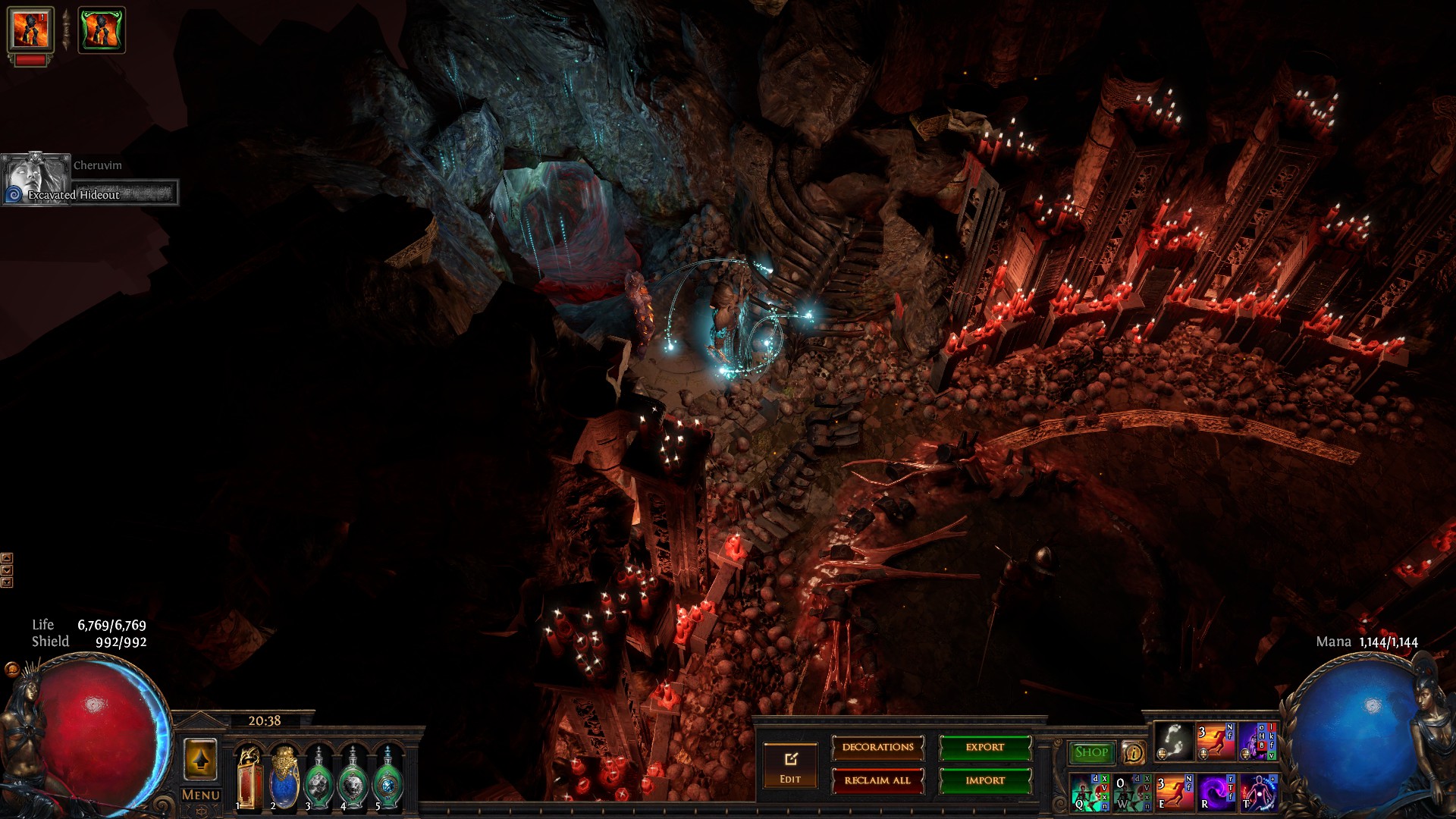Use the green flask with blue gem
The width and height of the screenshot is (1456, 819).
pyautogui.click(x=388, y=779)
